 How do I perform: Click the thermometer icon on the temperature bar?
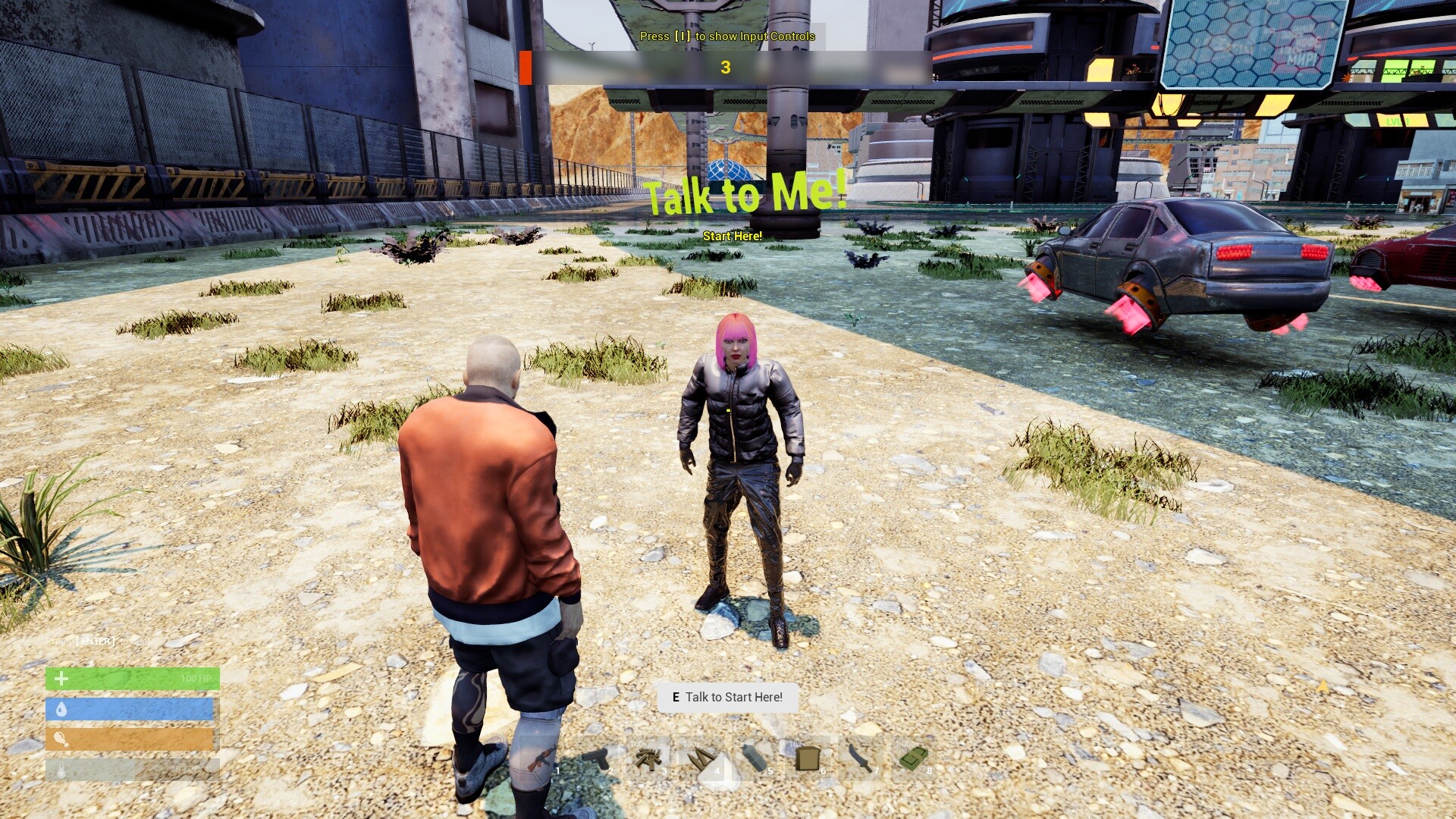tap(61, 768)
